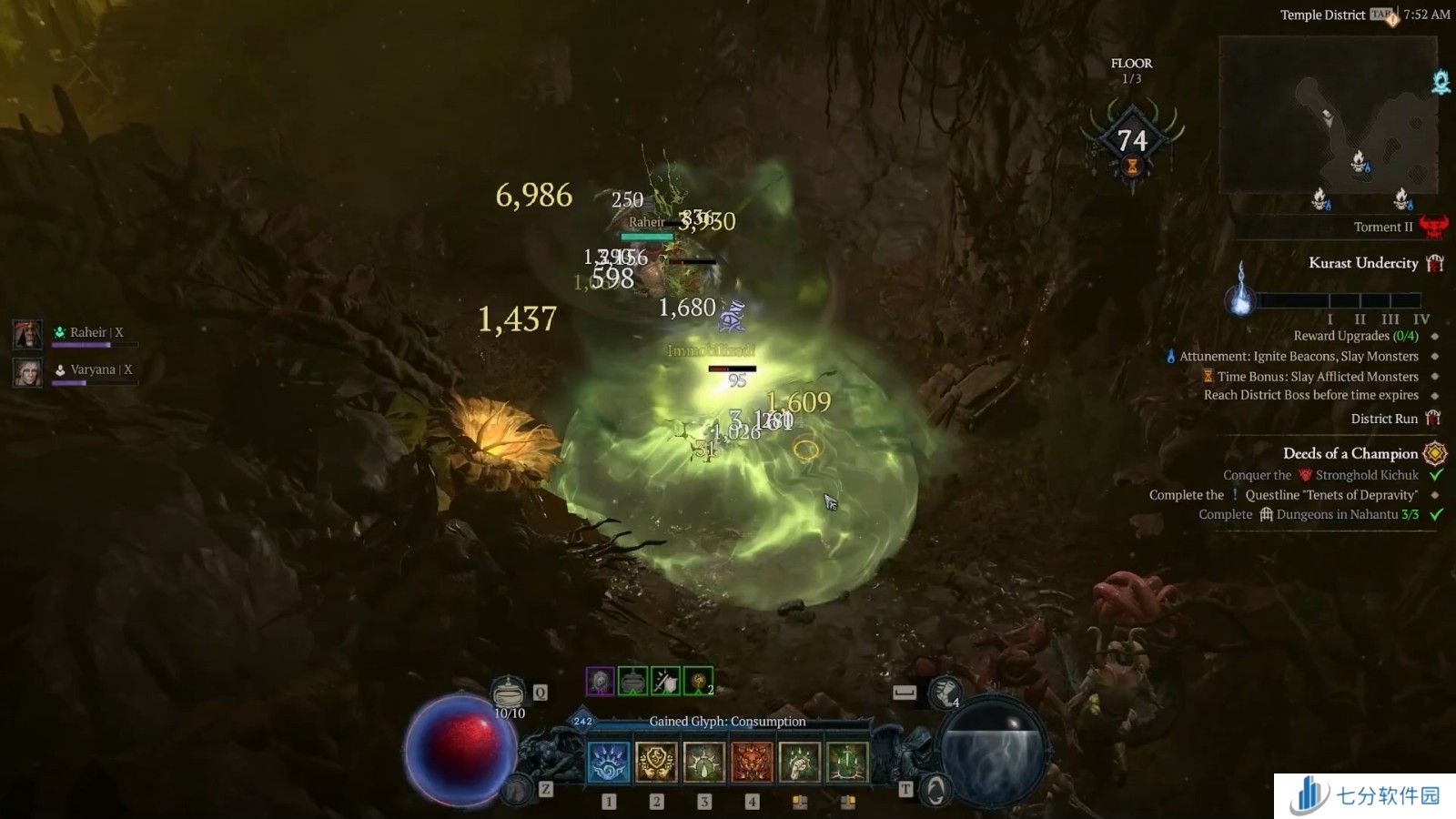
Task: Select the beacon skull marker inside minimap
Action: 1359,164
